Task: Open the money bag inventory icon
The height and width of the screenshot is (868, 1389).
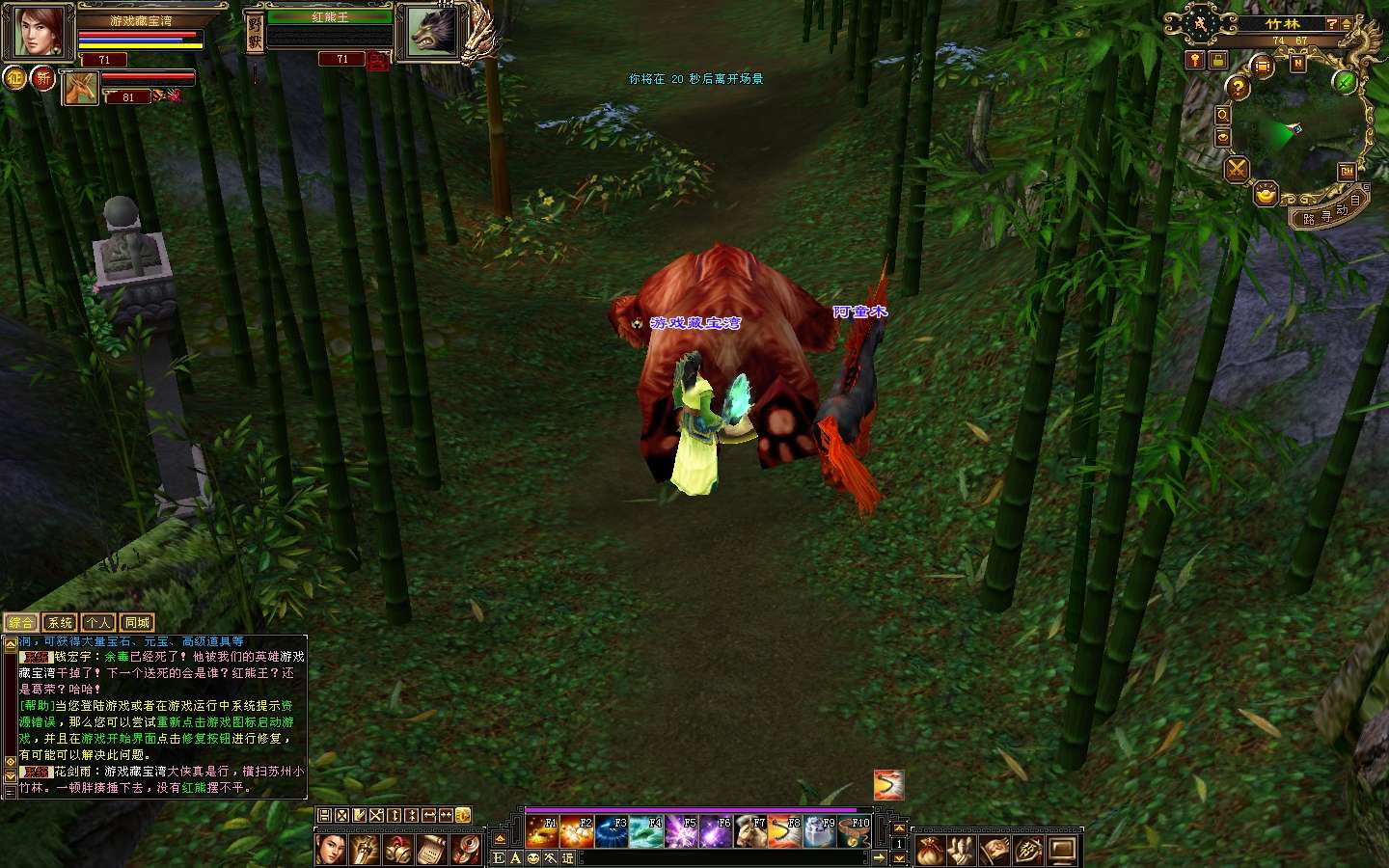Action: tap(930, 851)
